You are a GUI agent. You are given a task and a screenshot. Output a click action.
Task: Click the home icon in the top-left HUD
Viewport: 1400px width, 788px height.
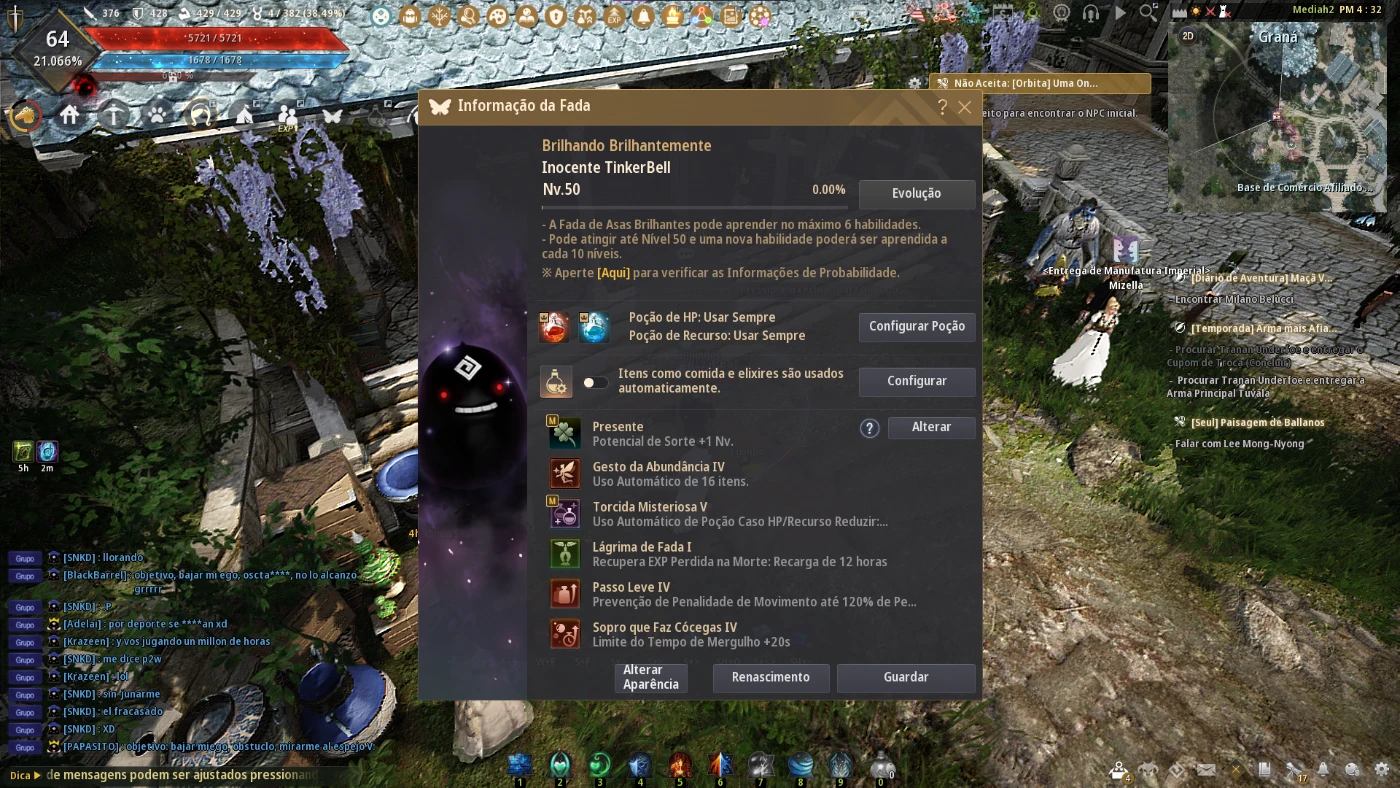tap(69, 115)
